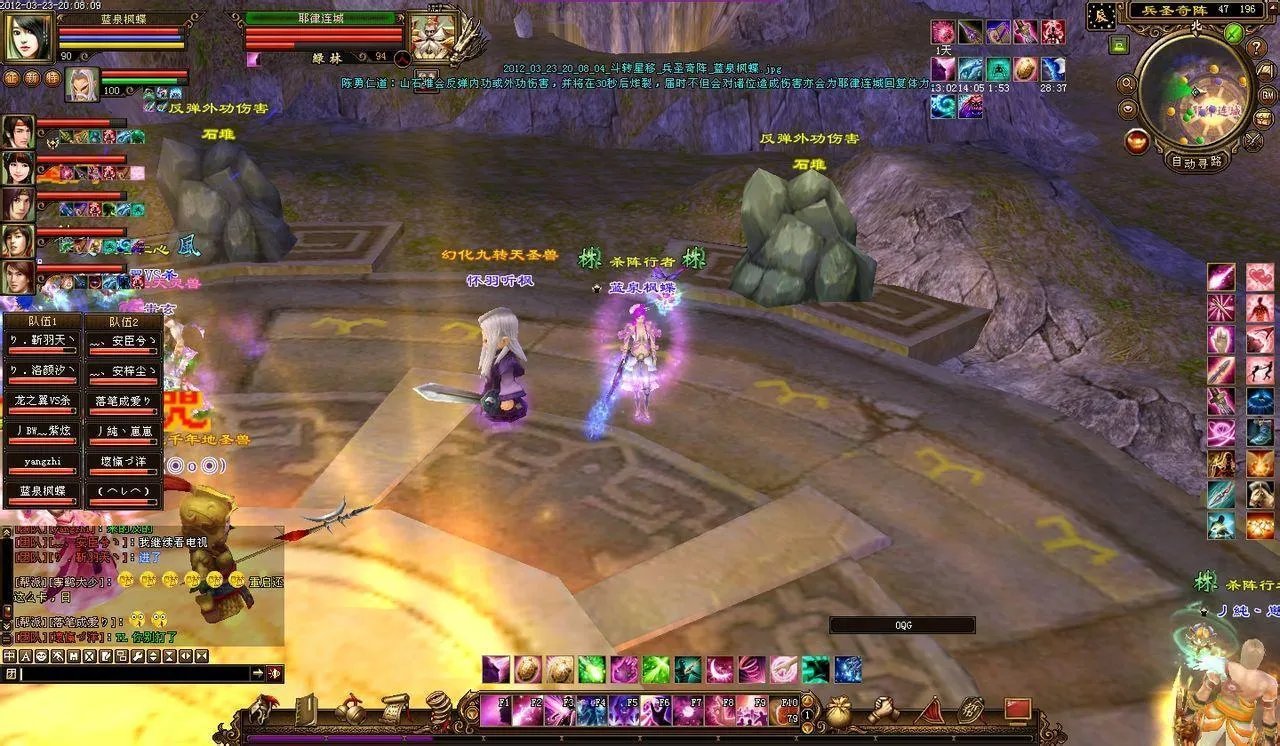This screenshot has height=746, width=1280.
Task: Open the money bag inventory icon
Action: click(x=838, y=709)
